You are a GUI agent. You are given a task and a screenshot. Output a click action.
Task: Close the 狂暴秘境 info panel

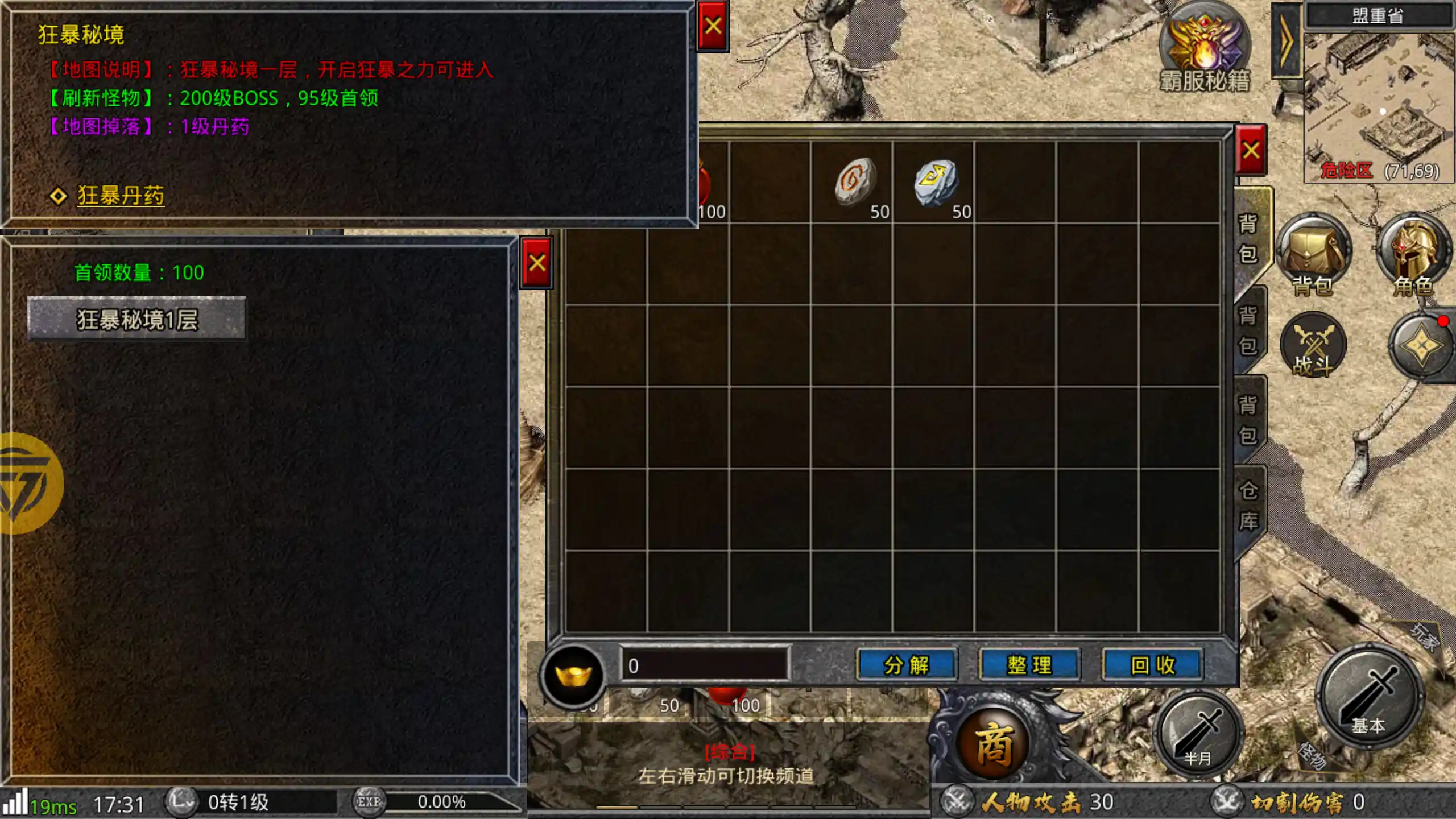pyautogui.click(x=713, y=26)
